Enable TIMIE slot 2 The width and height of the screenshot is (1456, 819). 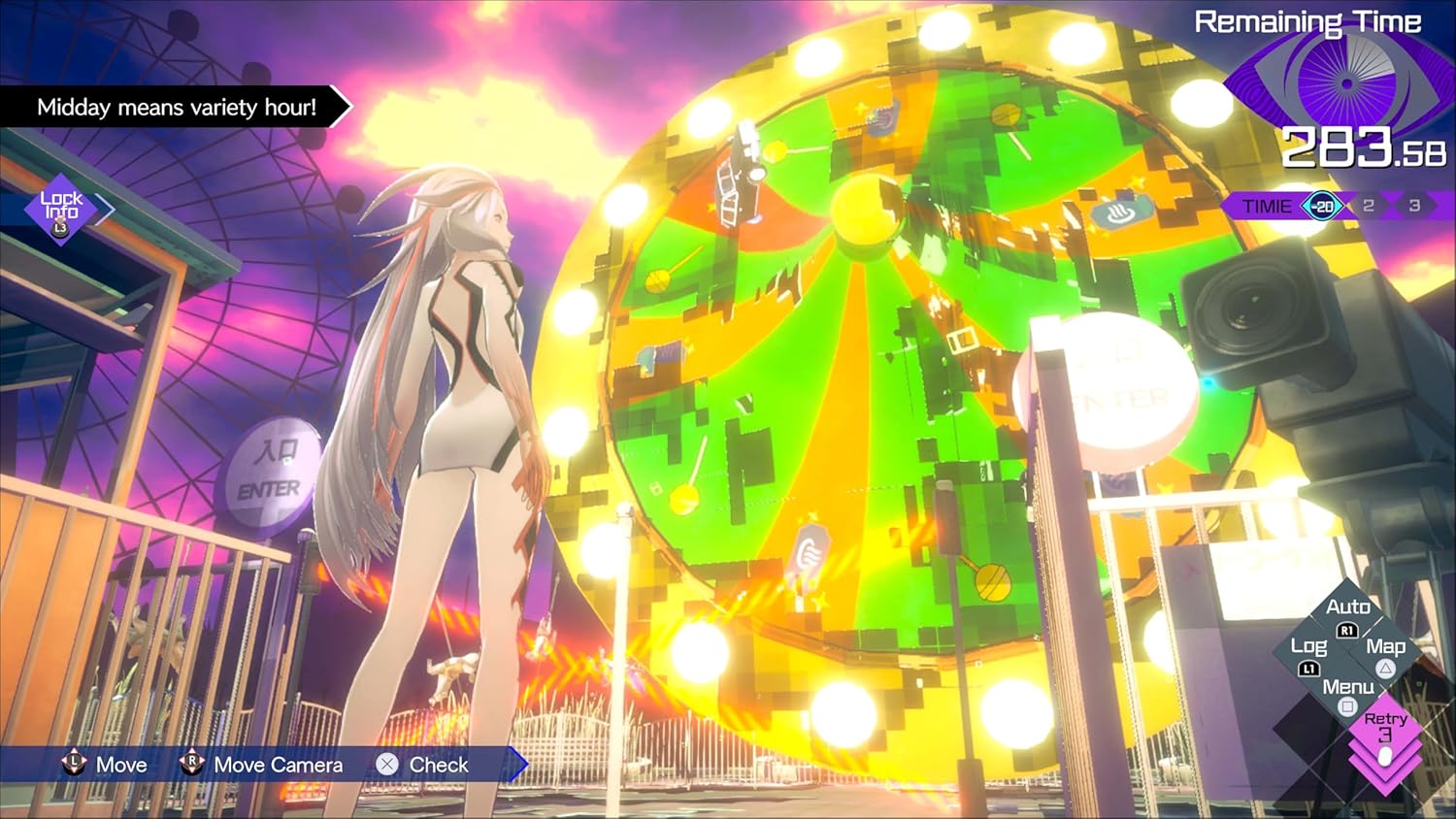(1369, 205)
